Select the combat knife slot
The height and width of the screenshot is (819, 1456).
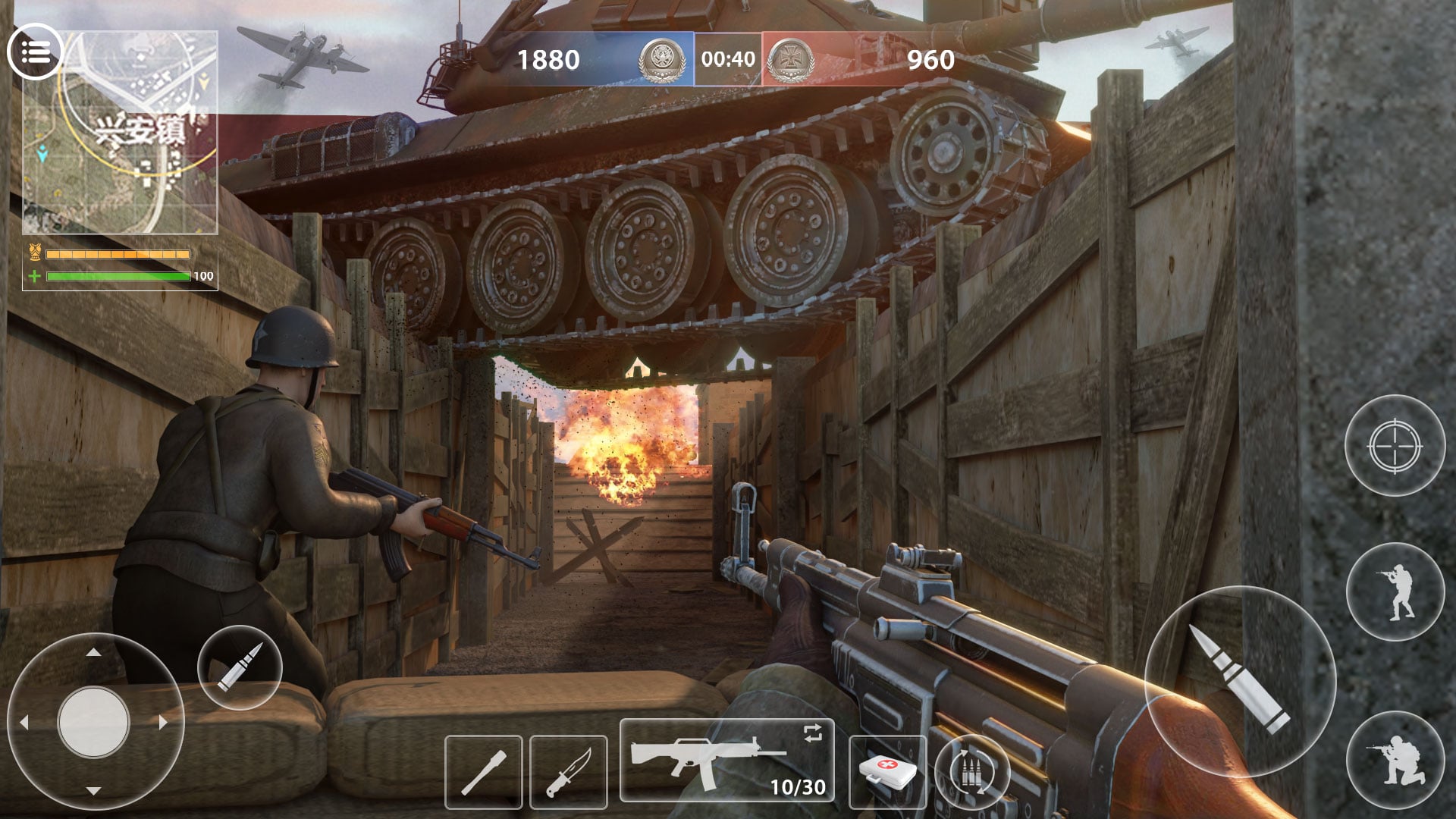(x=569, y=772)
